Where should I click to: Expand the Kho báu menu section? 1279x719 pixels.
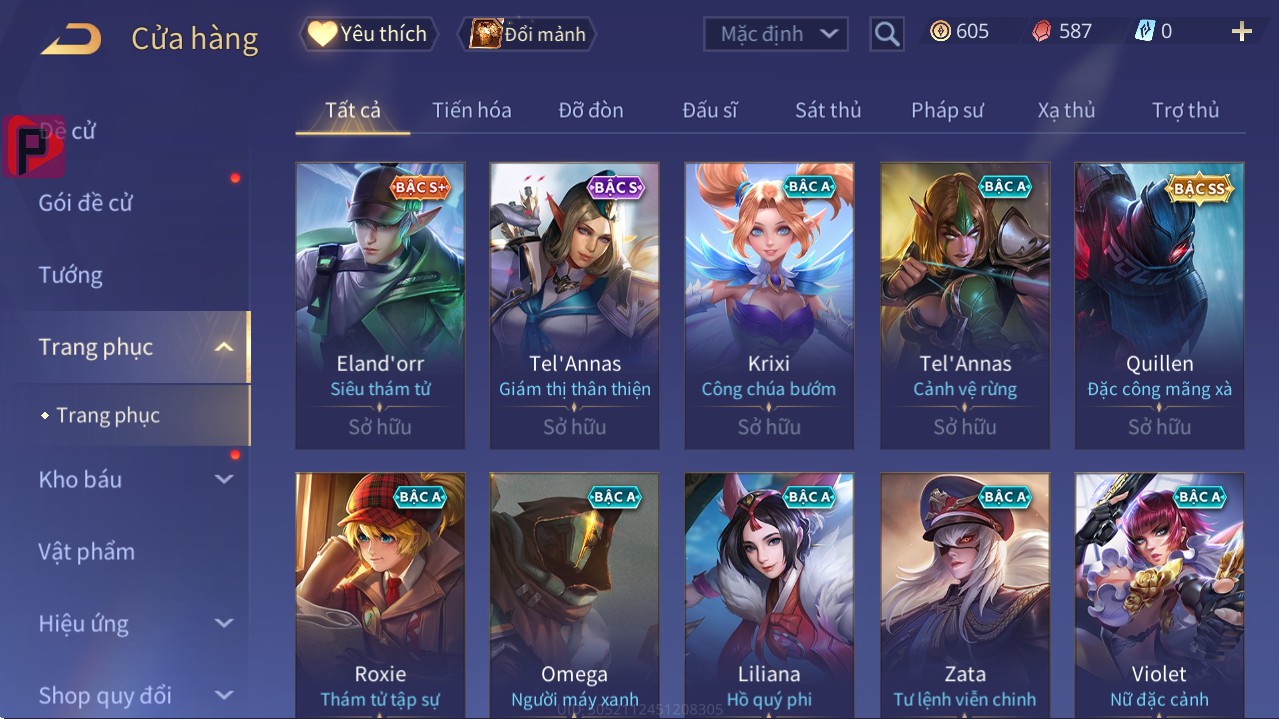(135, 479)
